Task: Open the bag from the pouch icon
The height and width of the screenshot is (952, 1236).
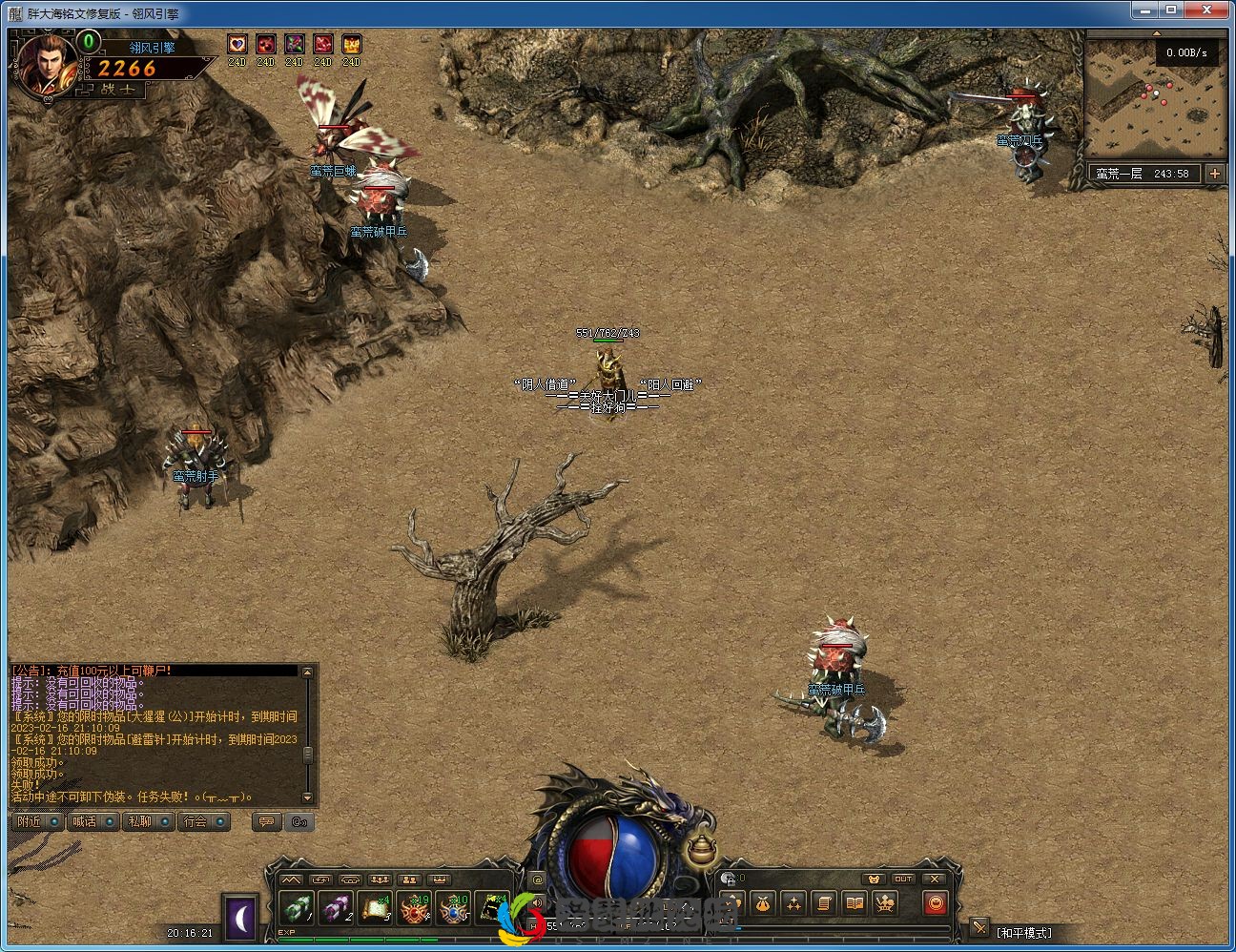Action: (762, 902)
